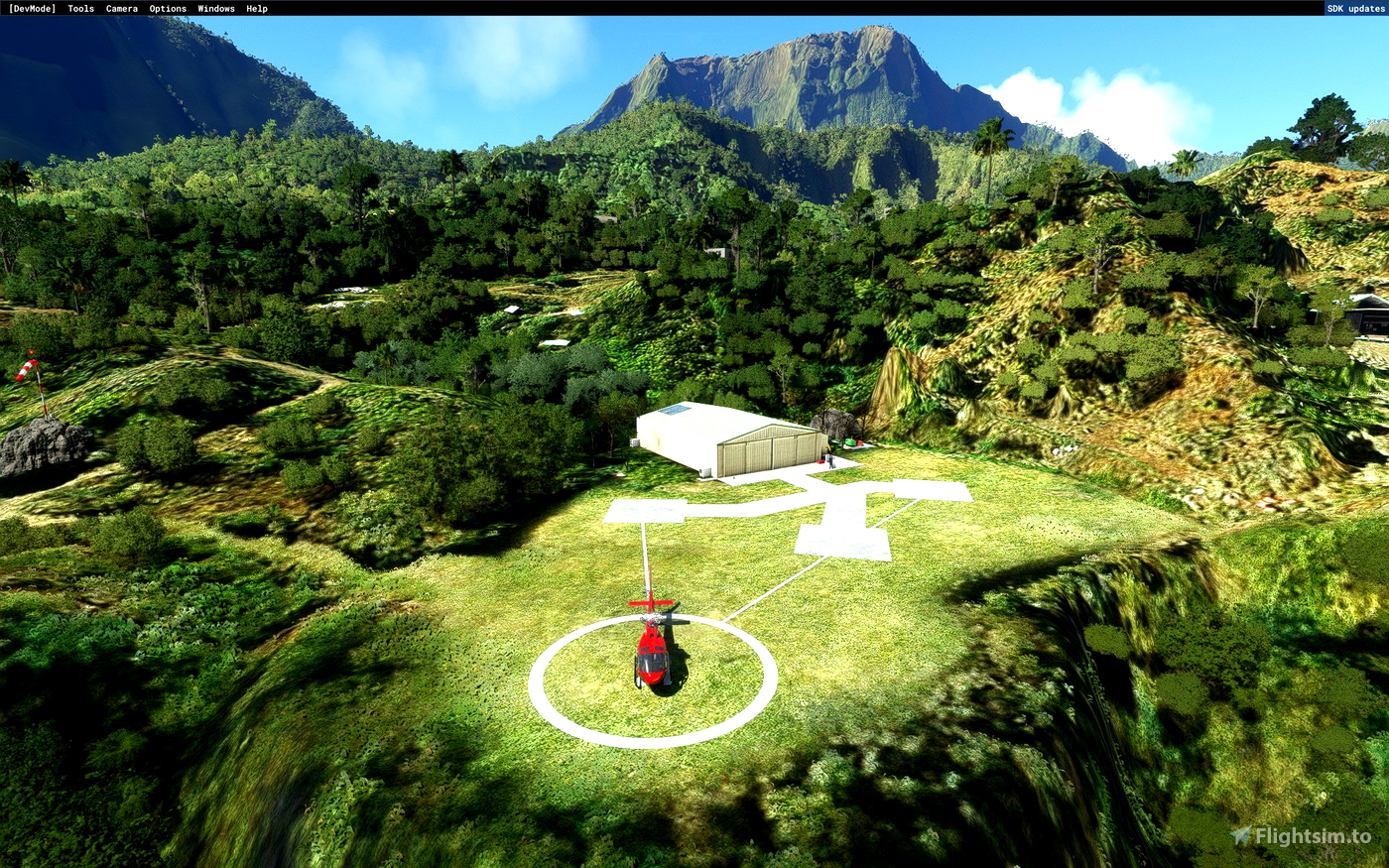Viewport: 1389px width, 868px height.
Task: Open the Windows menu
Action: [x=215, y=8]
